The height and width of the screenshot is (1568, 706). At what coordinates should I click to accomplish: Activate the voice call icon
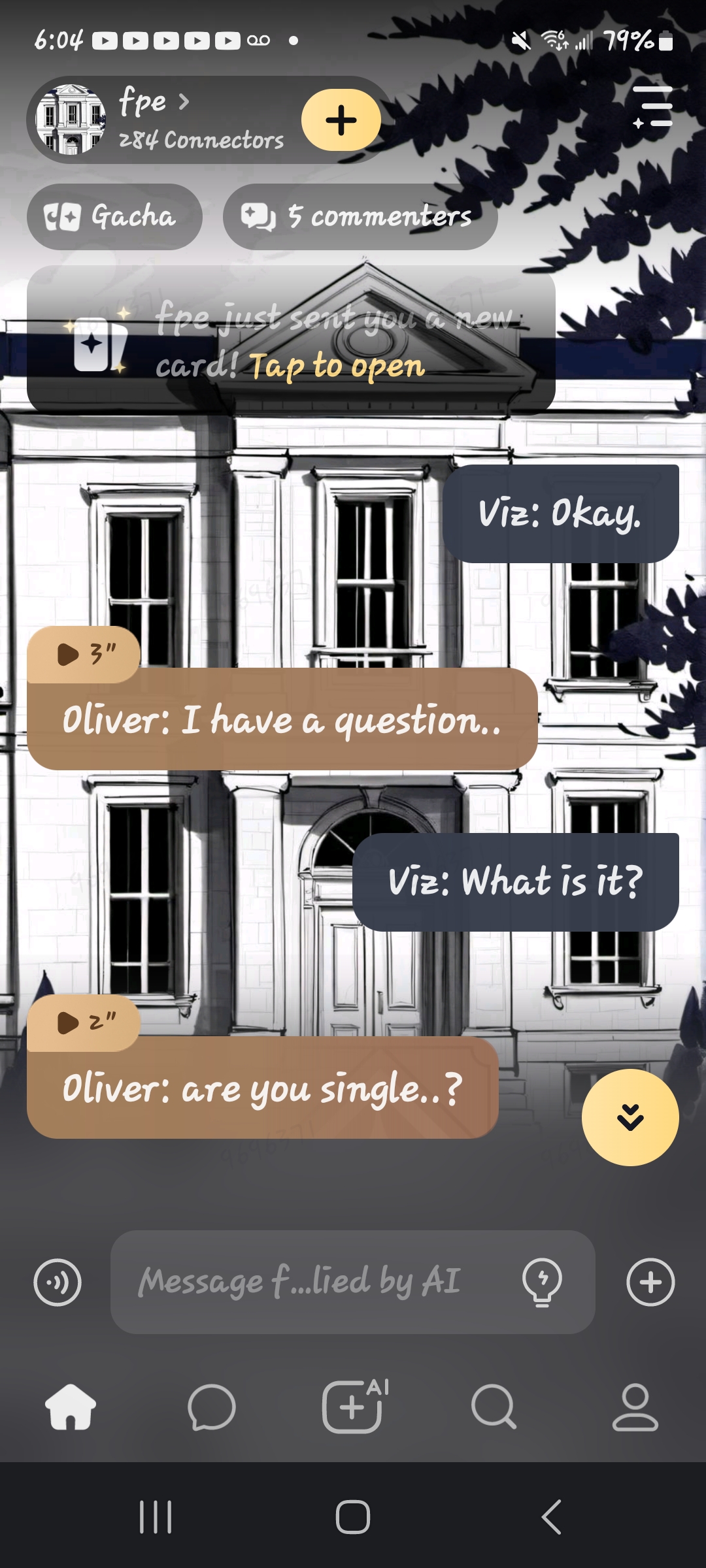coord(58,1282)
